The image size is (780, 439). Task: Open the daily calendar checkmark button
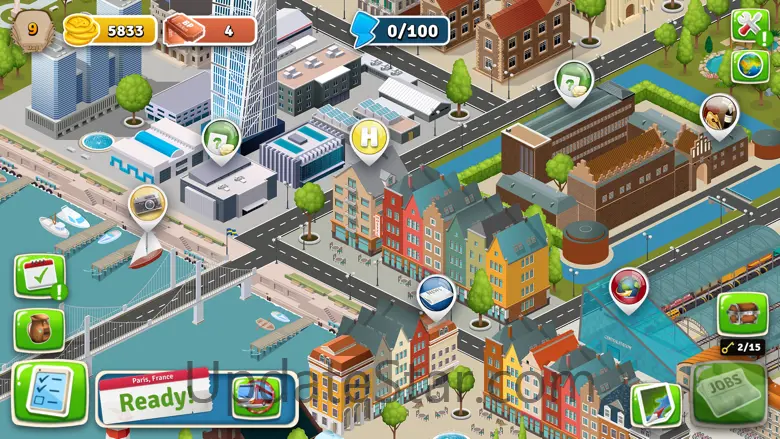coord(40,276)
